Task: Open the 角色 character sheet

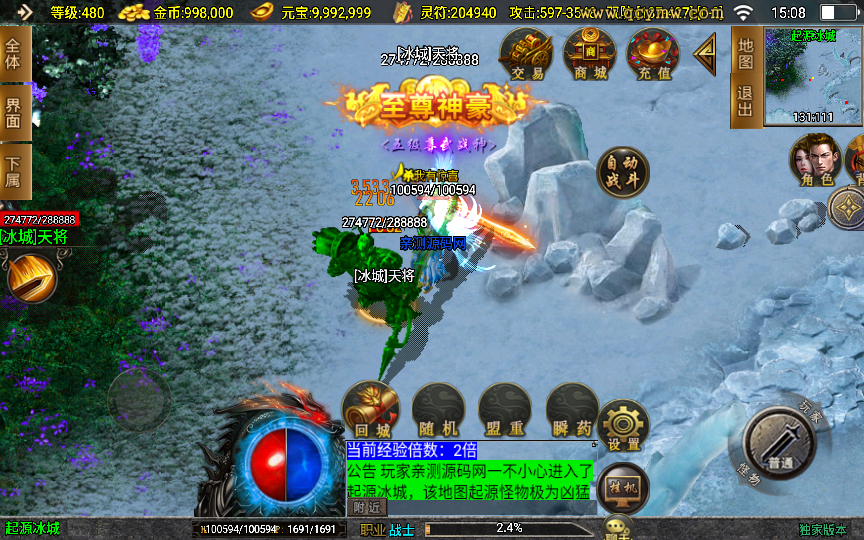Action: click(x=814, y=160)
